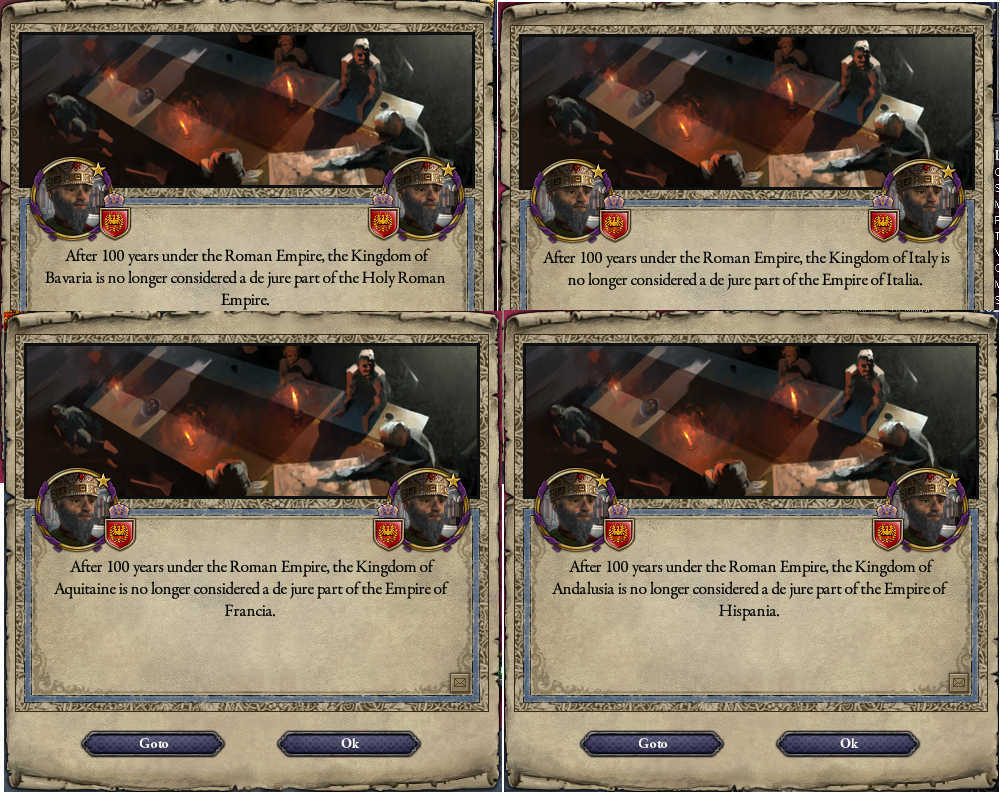The image size is (1001, 793).
Task: Click the envelope icon in the Andalusia popup
Action: 959,682
